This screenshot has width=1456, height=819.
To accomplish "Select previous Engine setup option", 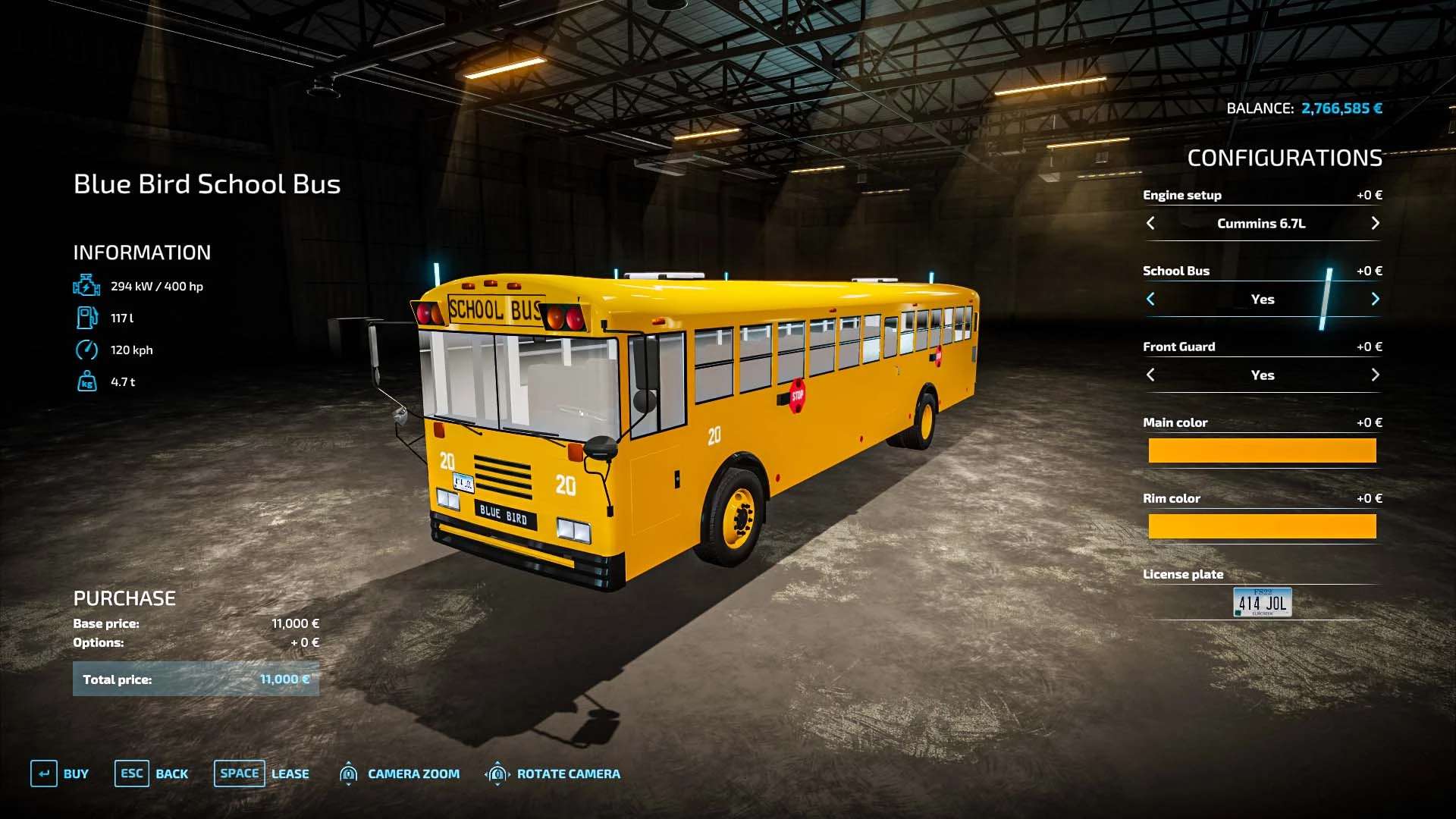I will coord(1150,223).
